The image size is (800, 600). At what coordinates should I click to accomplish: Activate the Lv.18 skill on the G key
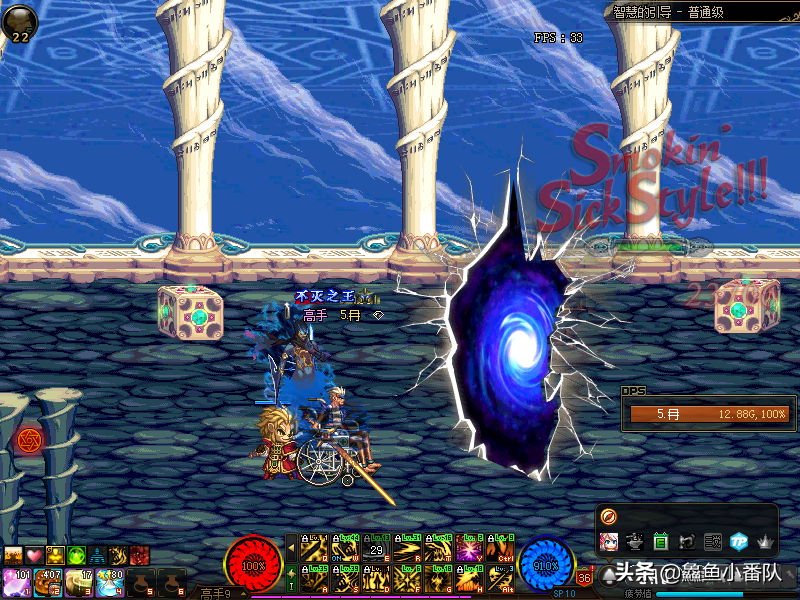tap(438, 579)
